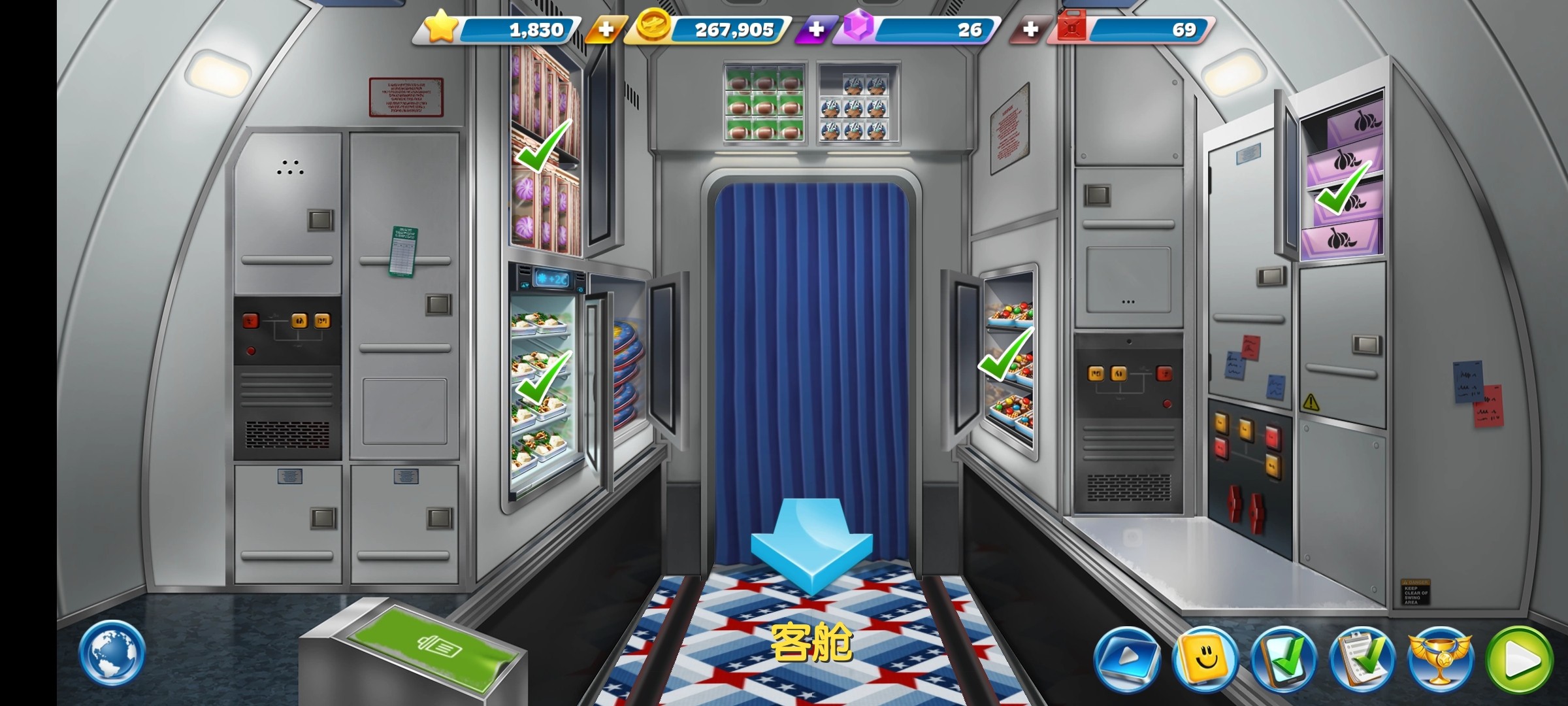
Task: Select the purple yarn boxes cabinet checkmark
Action: tap(544, 145)
